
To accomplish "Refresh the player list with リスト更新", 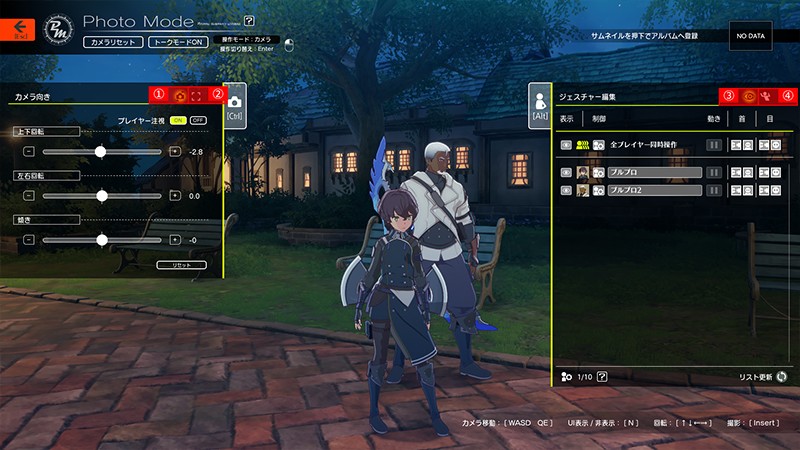I will [x=781, y=377].
